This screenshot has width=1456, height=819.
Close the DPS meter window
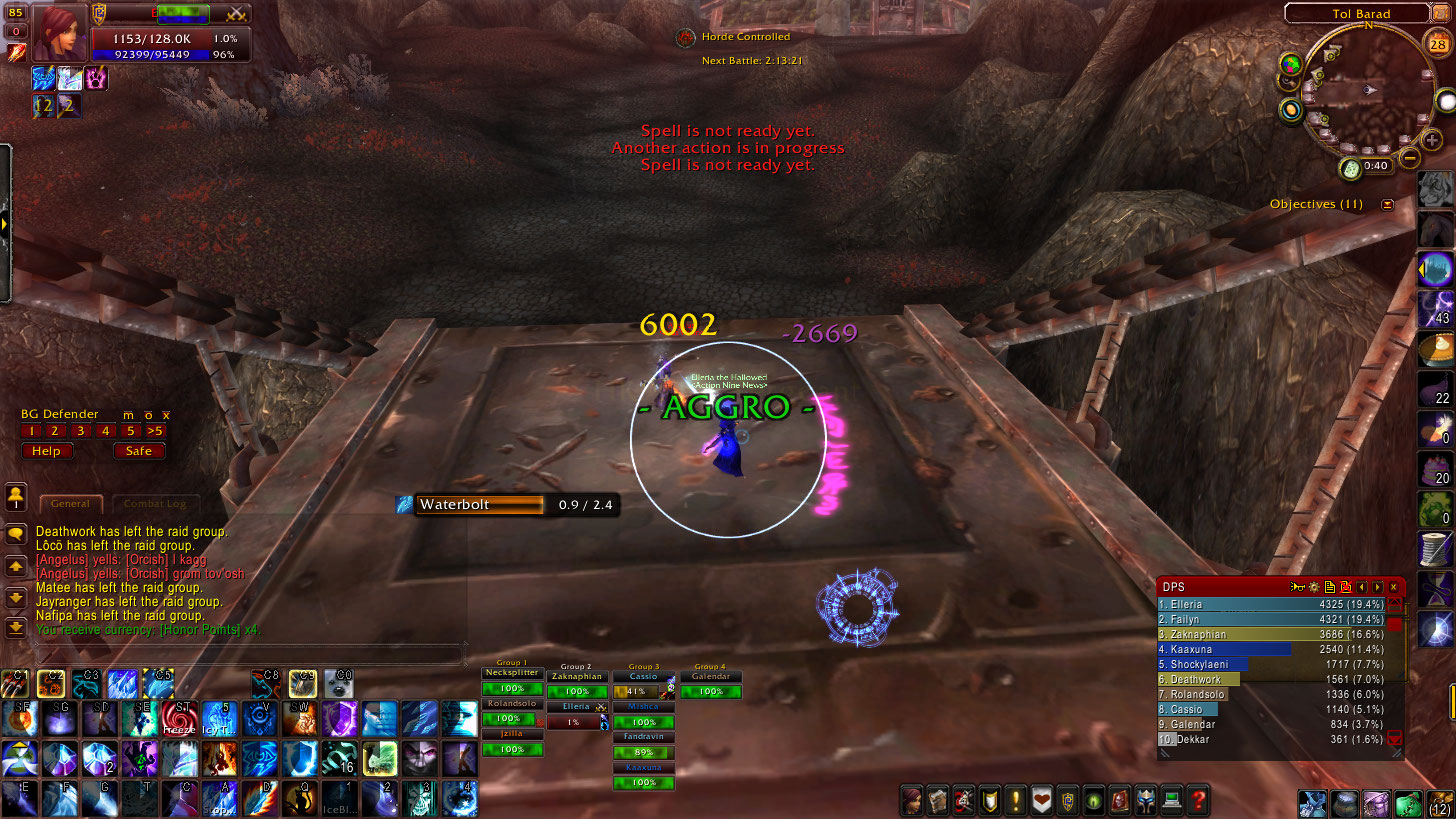(x=1393, y=587)
